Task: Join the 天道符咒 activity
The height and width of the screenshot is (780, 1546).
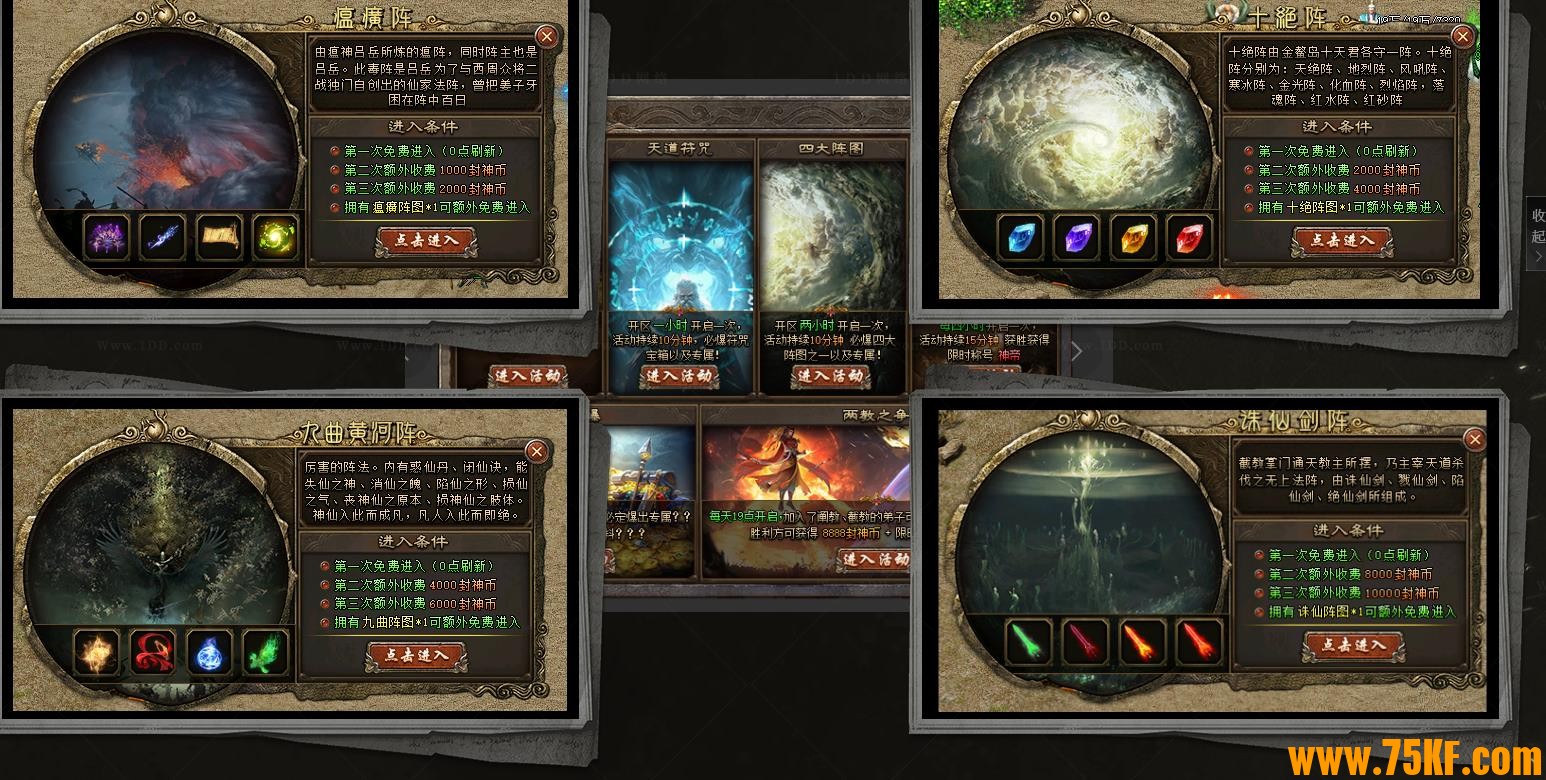Action: (680, 377)
